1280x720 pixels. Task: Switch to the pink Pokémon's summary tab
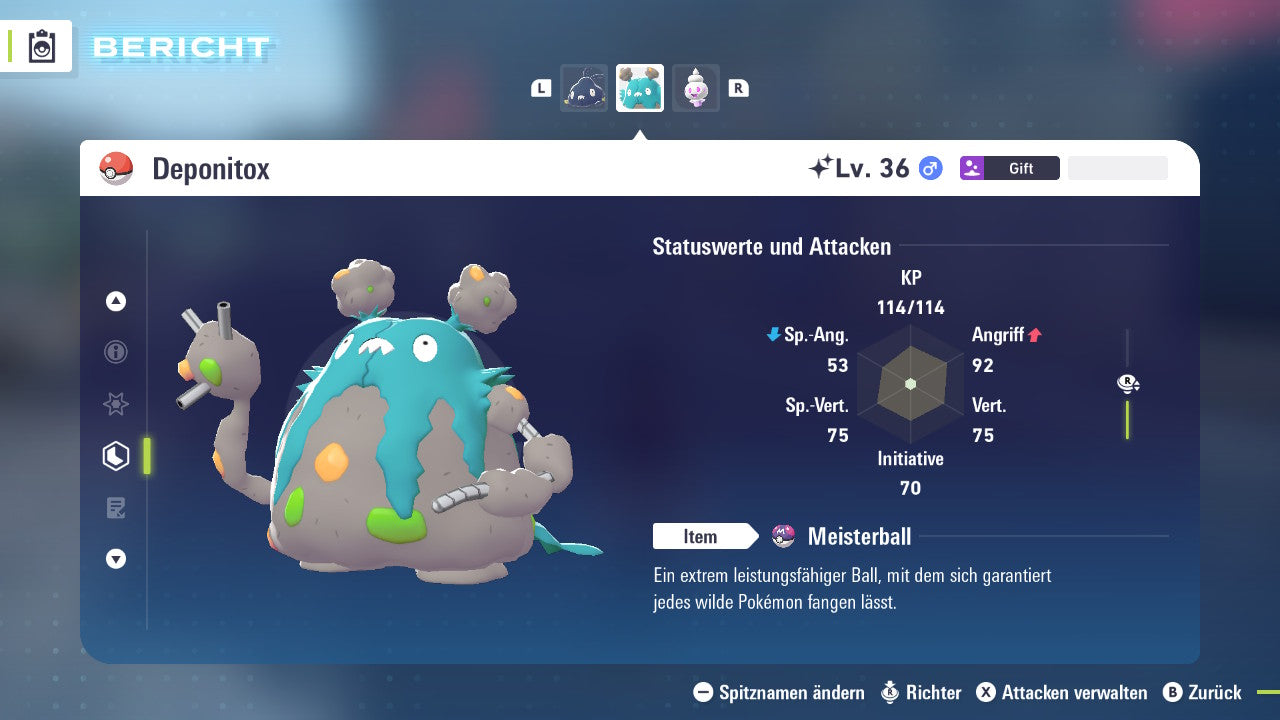point(695,88)
